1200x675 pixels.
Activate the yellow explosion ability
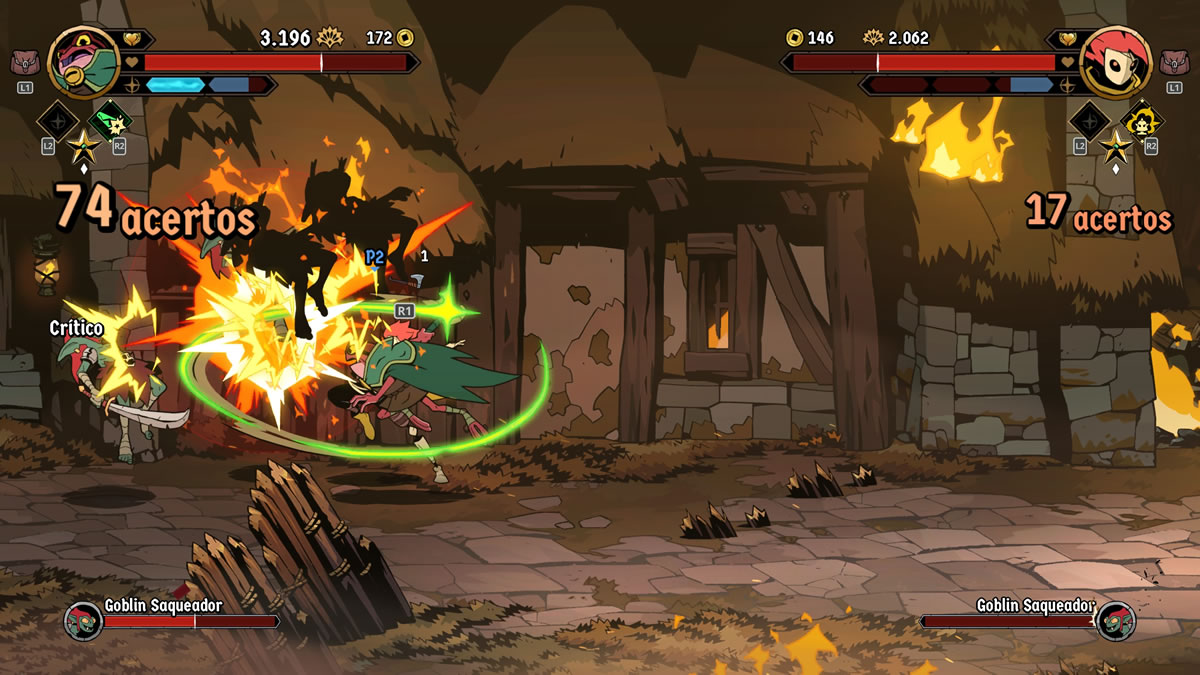pyautogui.click(x=1142, y=122)
